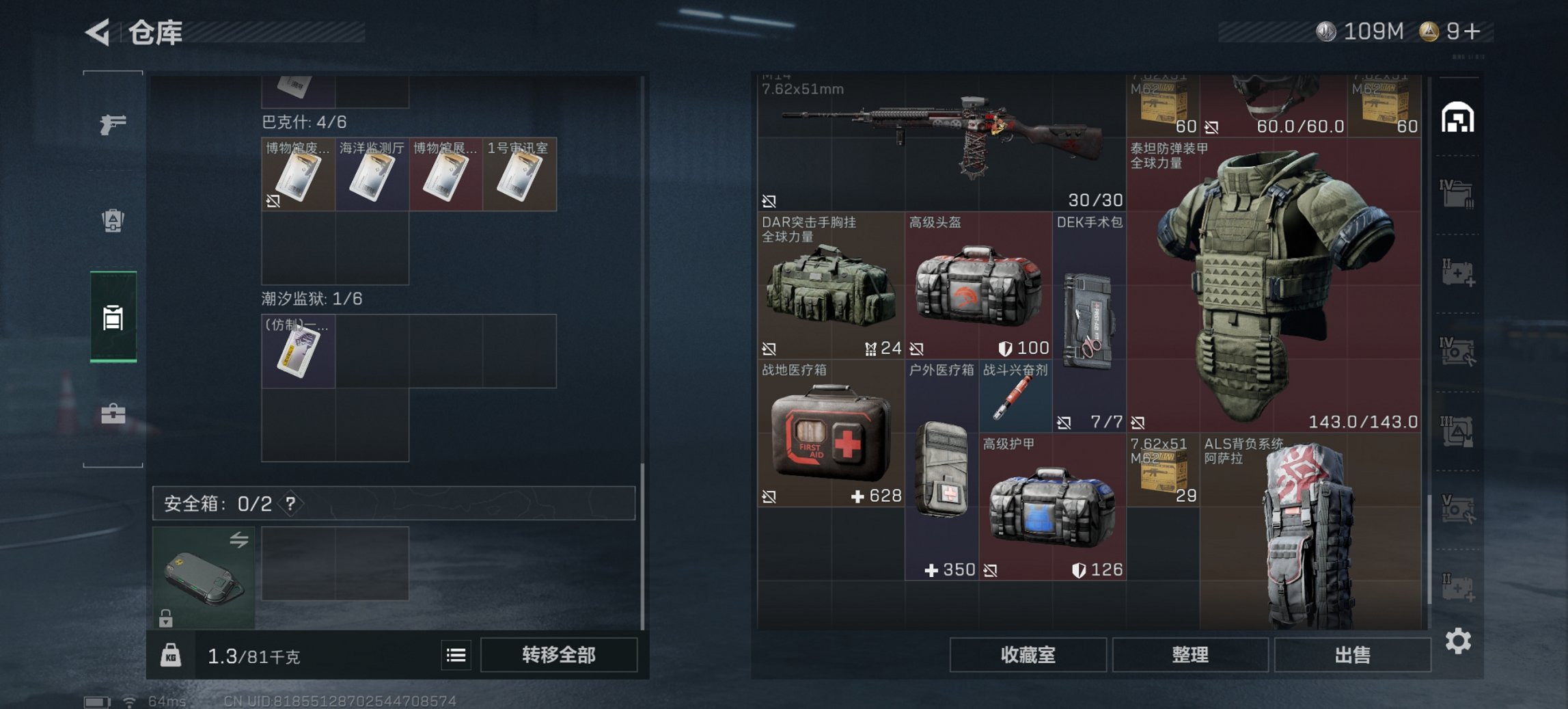
Task: Open the shelter icon at top of right sidebar
Action: [x=1459, y=118]
